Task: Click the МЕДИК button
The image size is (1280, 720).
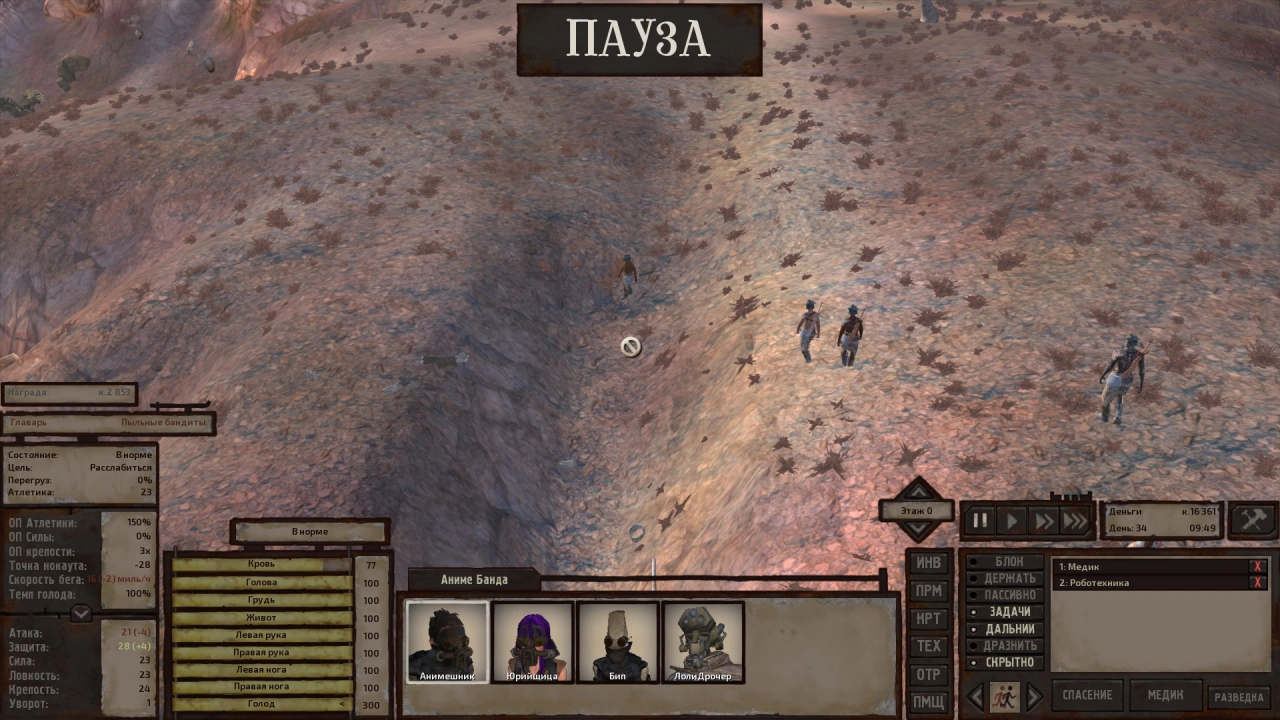Action: [x=1165, y=695]
